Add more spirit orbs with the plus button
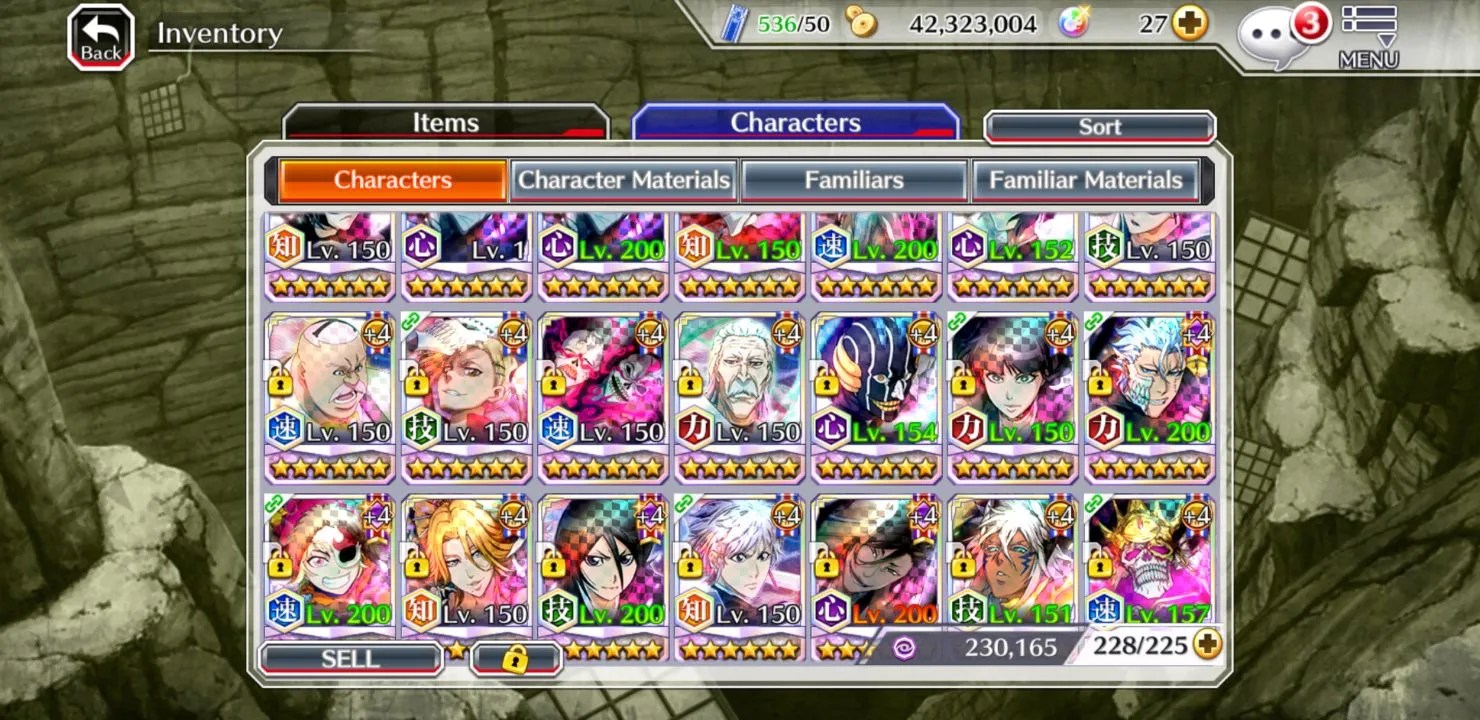 click(1189, 24)
